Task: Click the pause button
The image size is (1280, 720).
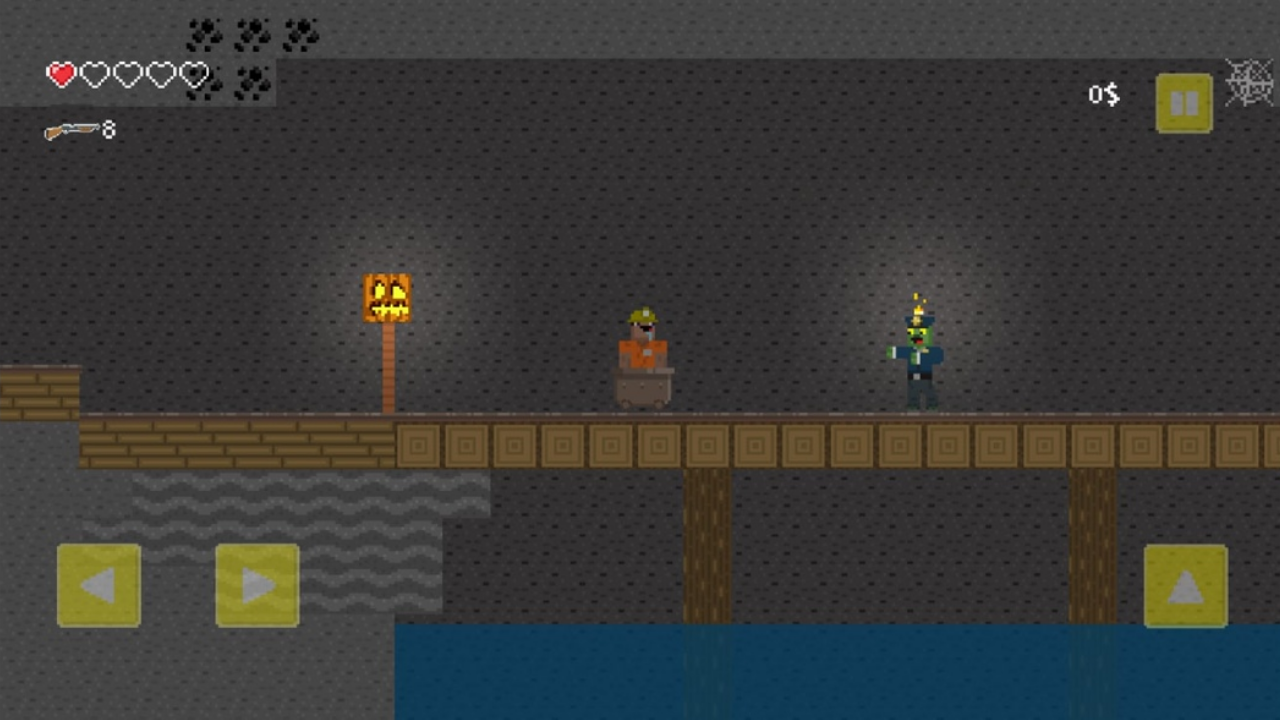Action: point(1184,101)
